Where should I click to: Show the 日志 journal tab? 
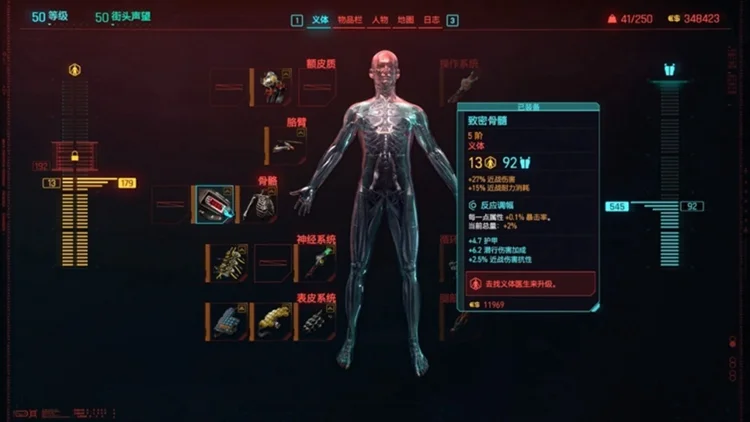tap(431, 20)
